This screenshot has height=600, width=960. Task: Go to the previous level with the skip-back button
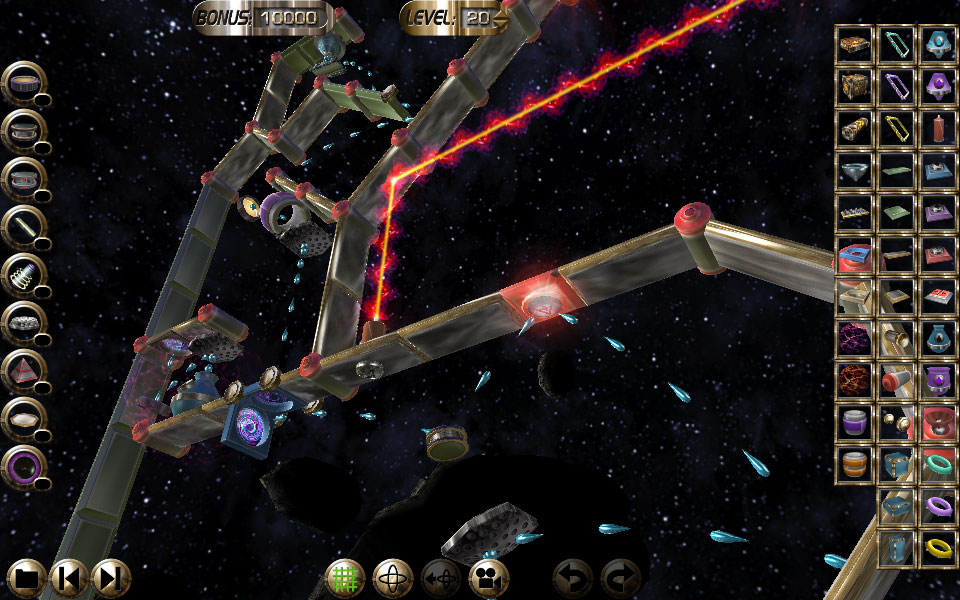[x=69, y=577]
